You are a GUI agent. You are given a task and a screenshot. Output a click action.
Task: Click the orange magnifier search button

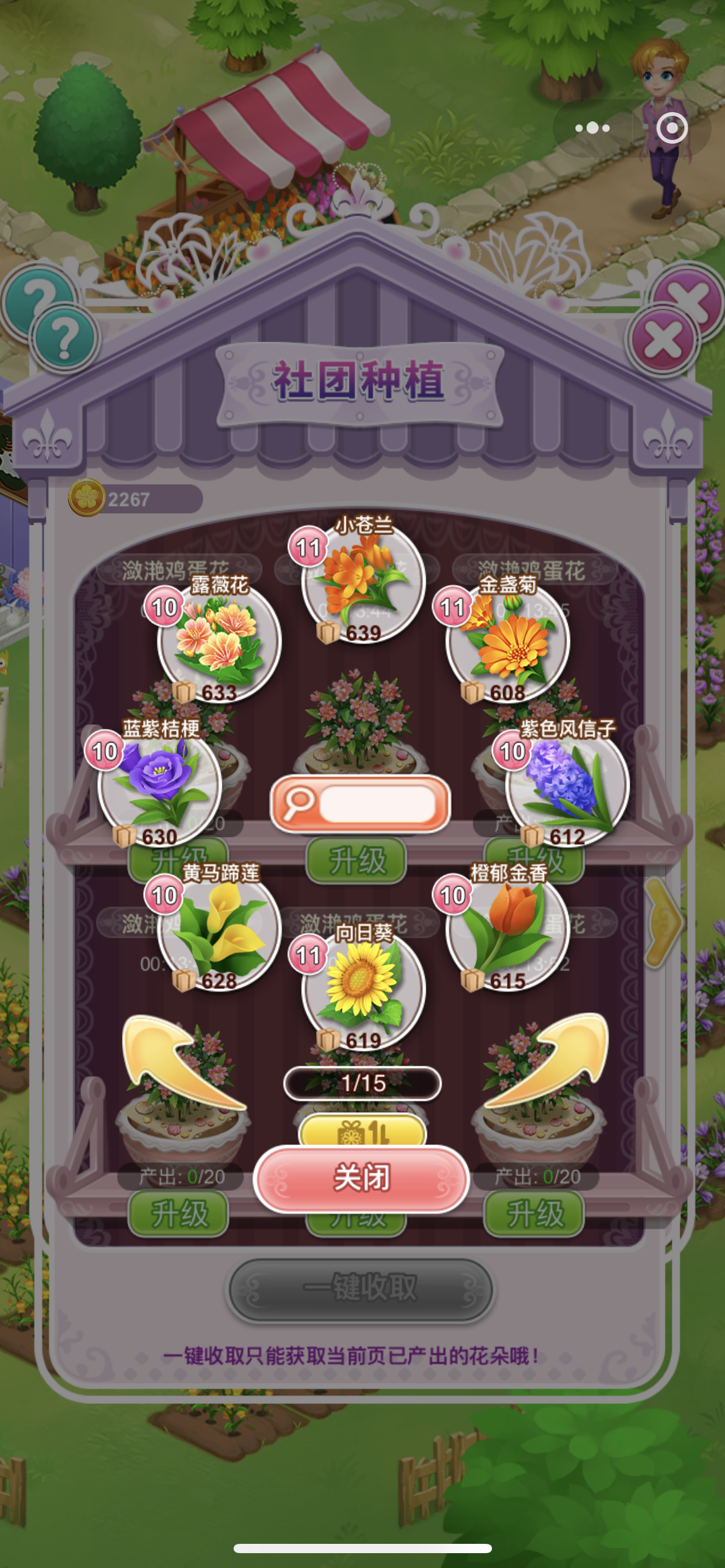[360, 804]
